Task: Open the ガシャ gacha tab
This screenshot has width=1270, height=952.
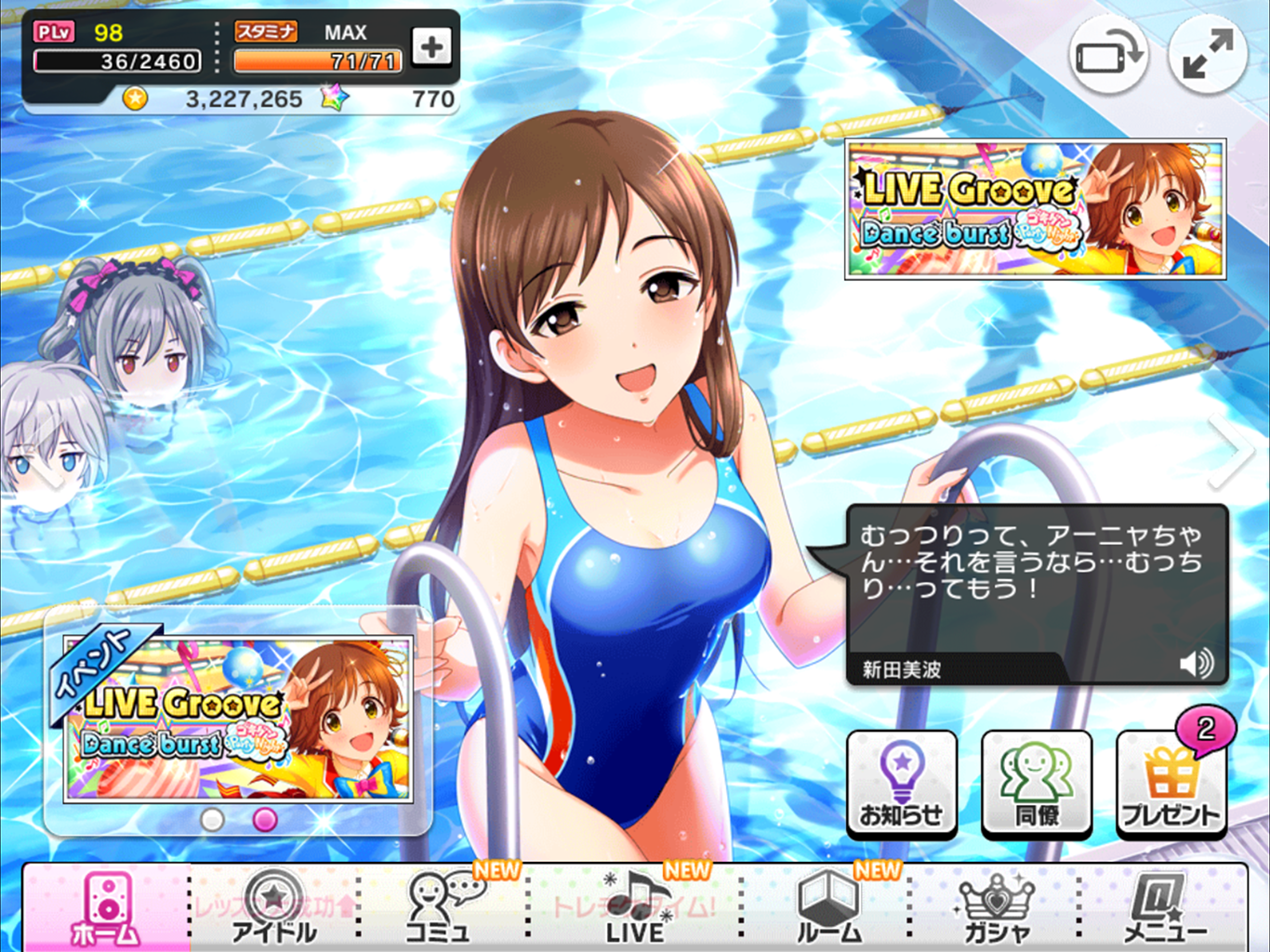Action: pos(997,908)
